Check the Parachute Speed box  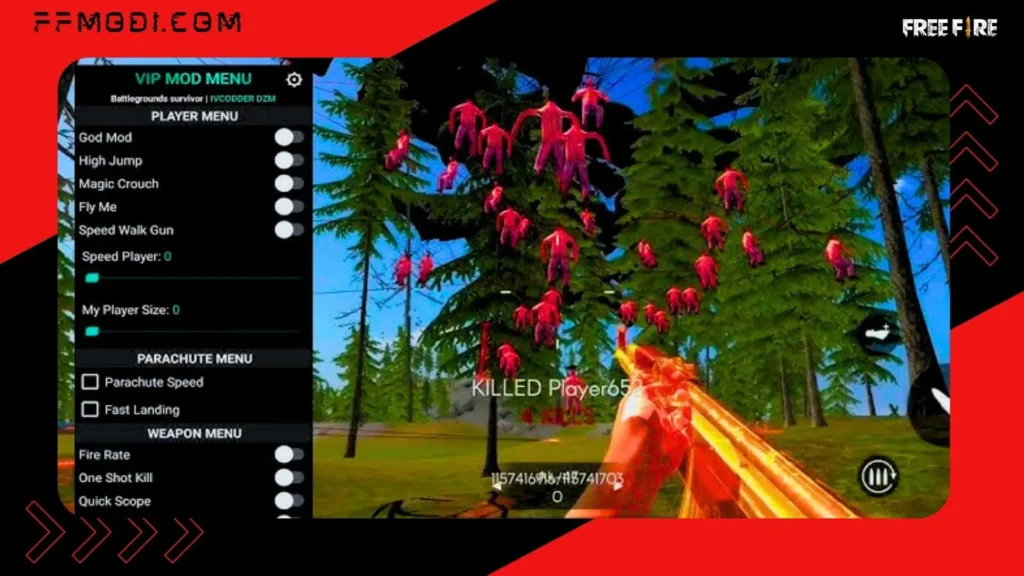(90, 382)
